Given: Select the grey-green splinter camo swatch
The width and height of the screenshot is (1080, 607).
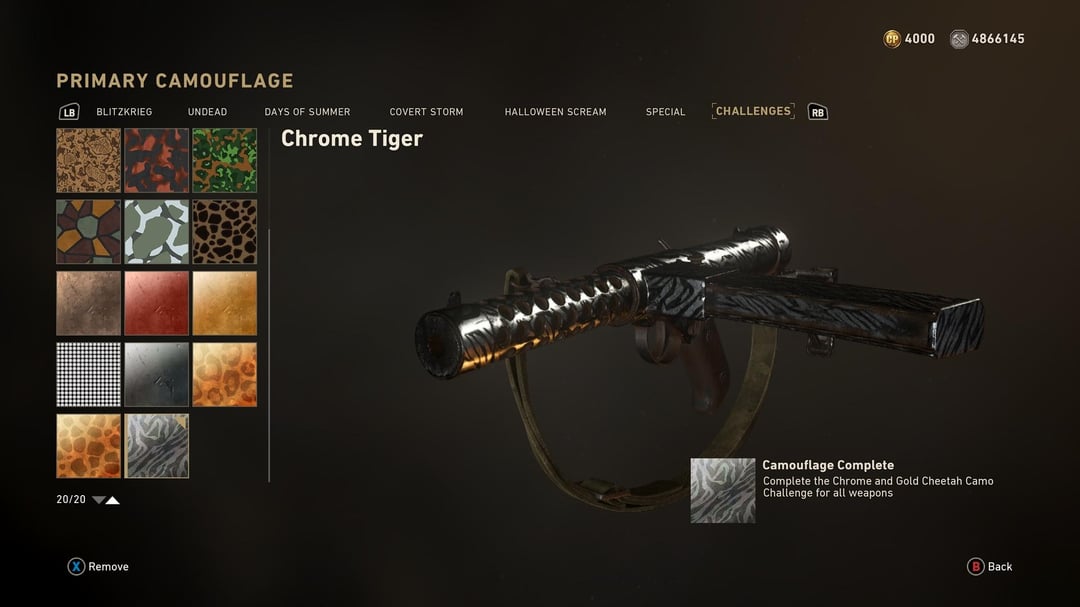Looking at the screenshot, I should 156,231.
